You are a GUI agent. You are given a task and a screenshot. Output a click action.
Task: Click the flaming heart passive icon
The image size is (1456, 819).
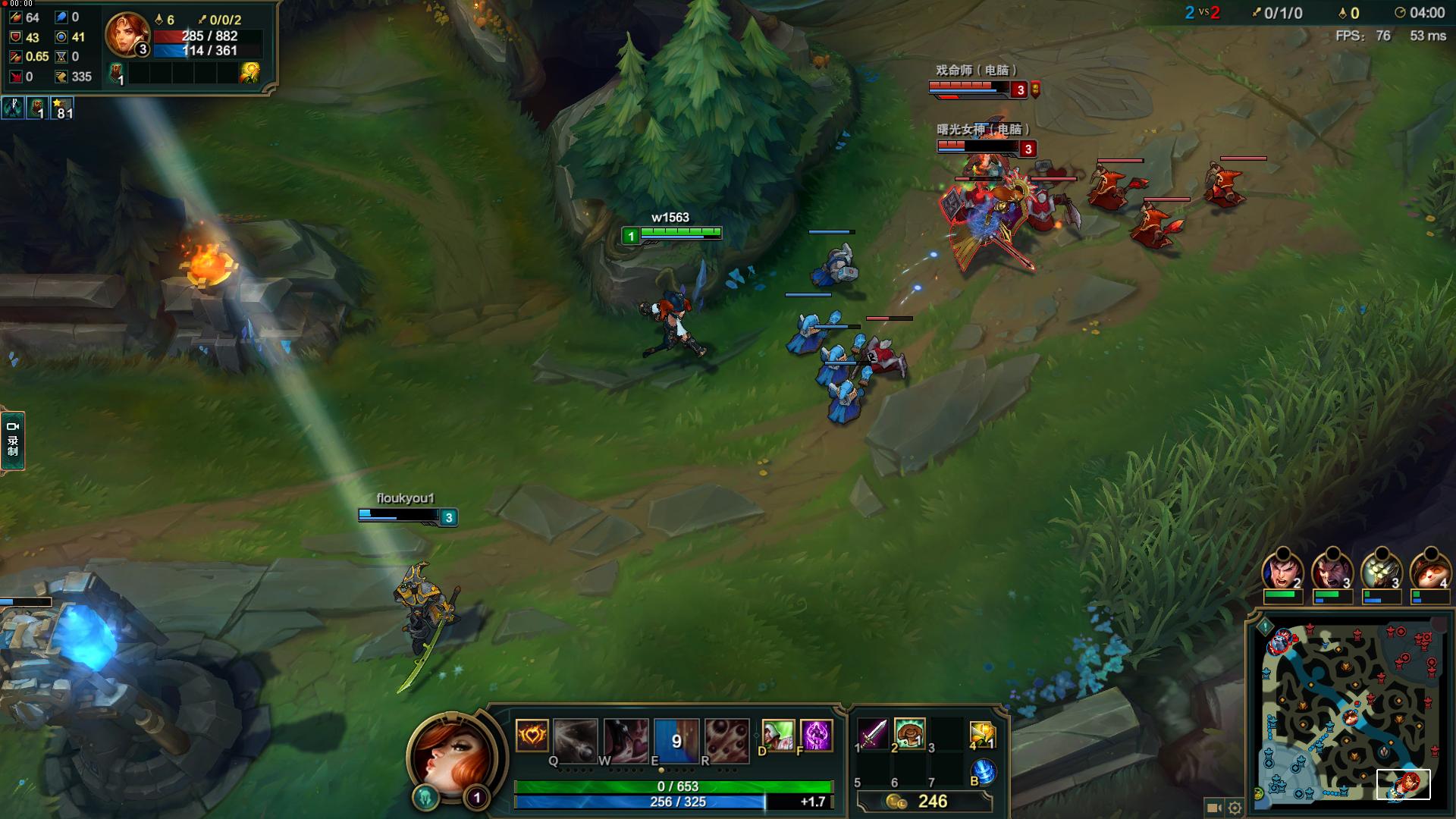tap(532, 736)
